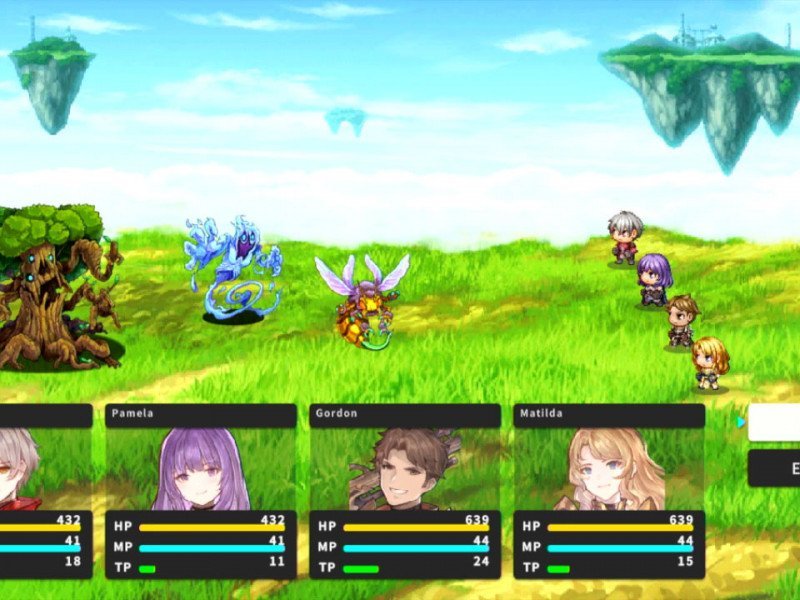
Task: Select the silver-haired hero's status panel
Action: (45, 491)
